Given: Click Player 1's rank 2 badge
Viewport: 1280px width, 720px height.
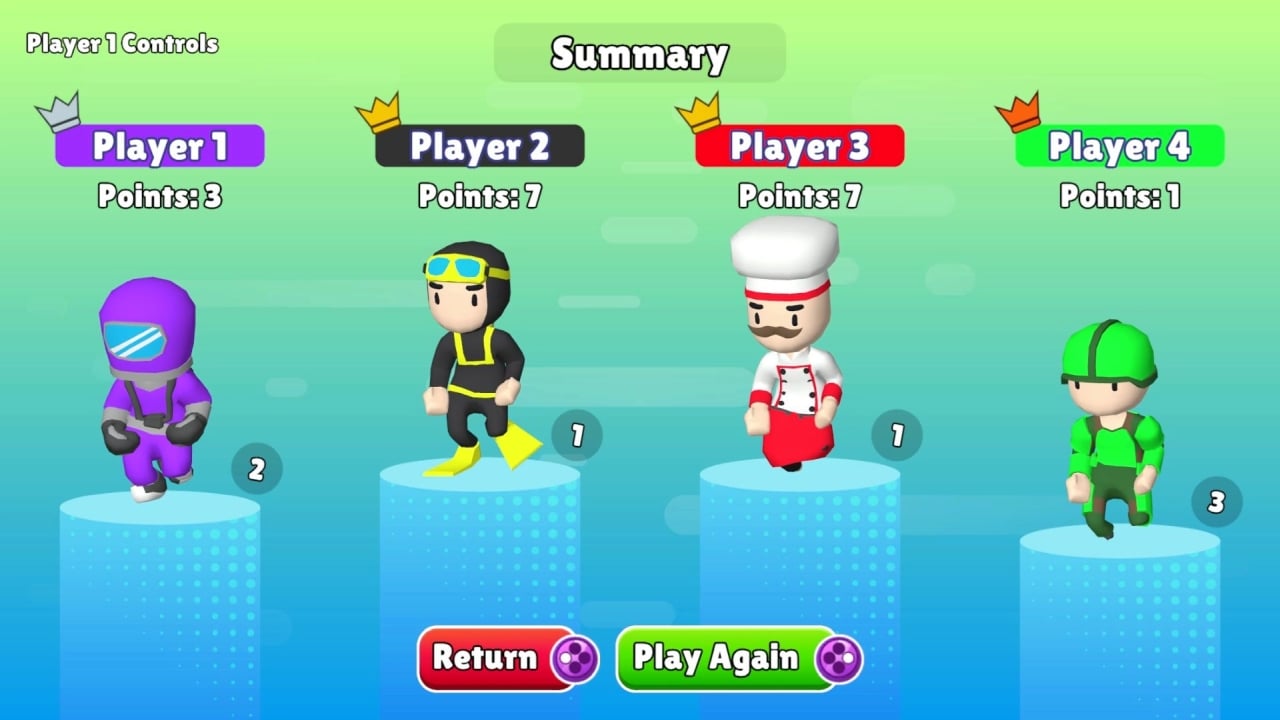Looking at the screenshot, I should (x=257, y=469).
